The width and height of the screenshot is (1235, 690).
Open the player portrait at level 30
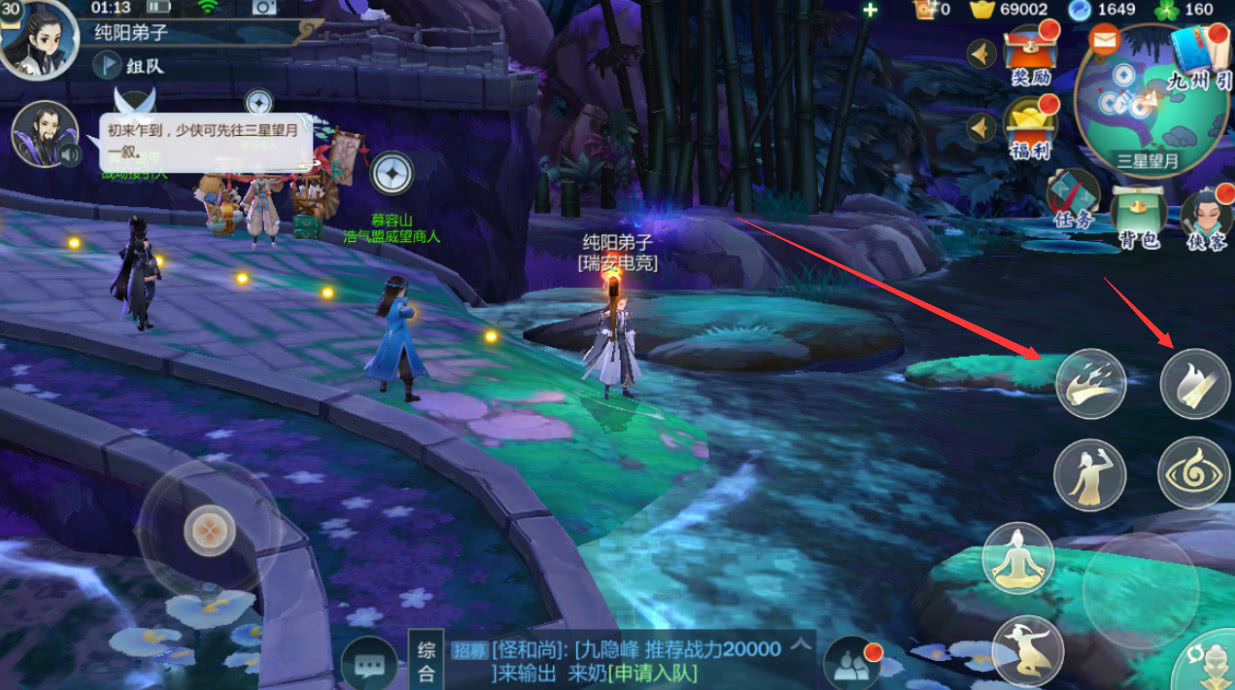tap(38, 38)
